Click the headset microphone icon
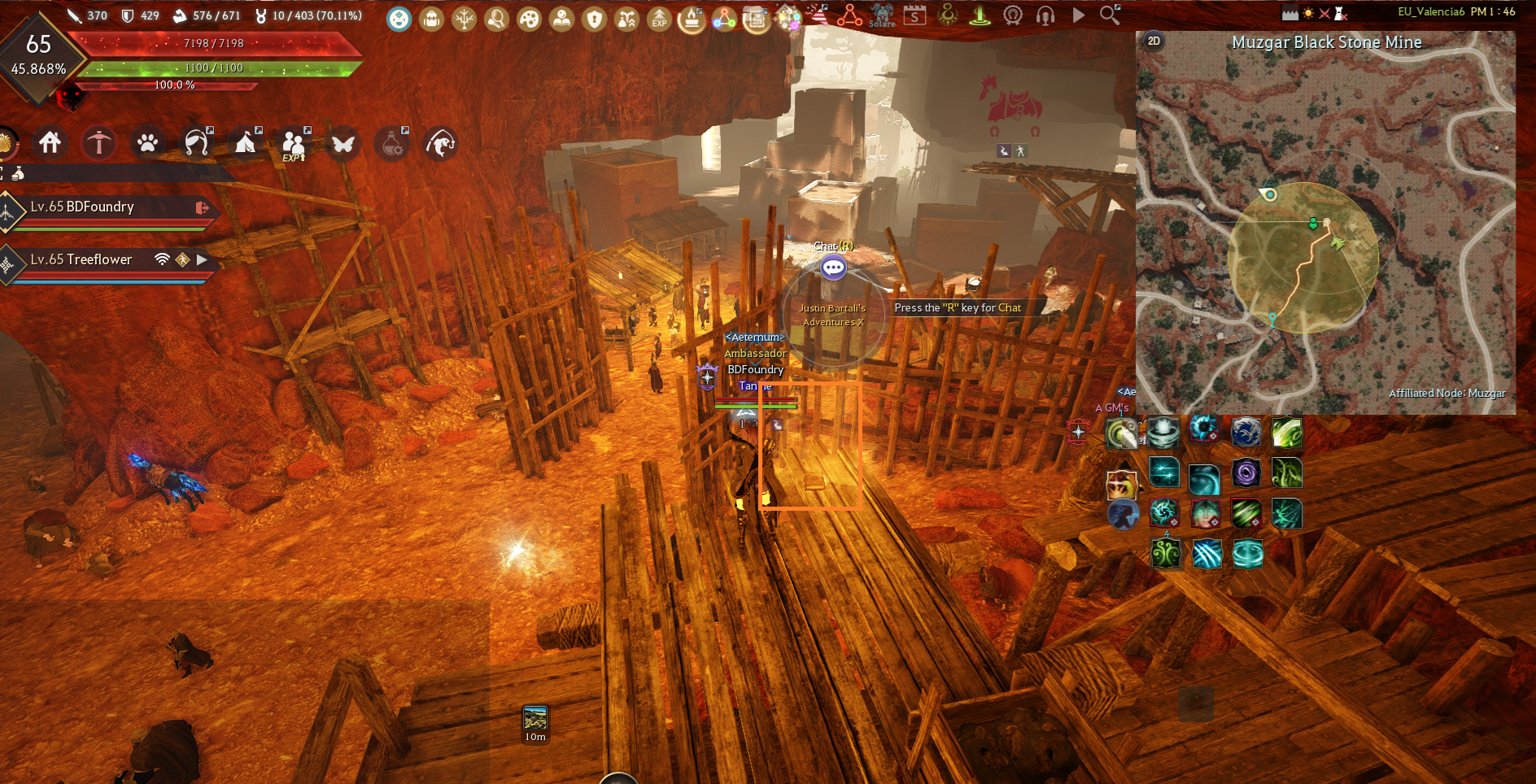Screen dimensions: 1536x784 click(x=1045, y=15)
